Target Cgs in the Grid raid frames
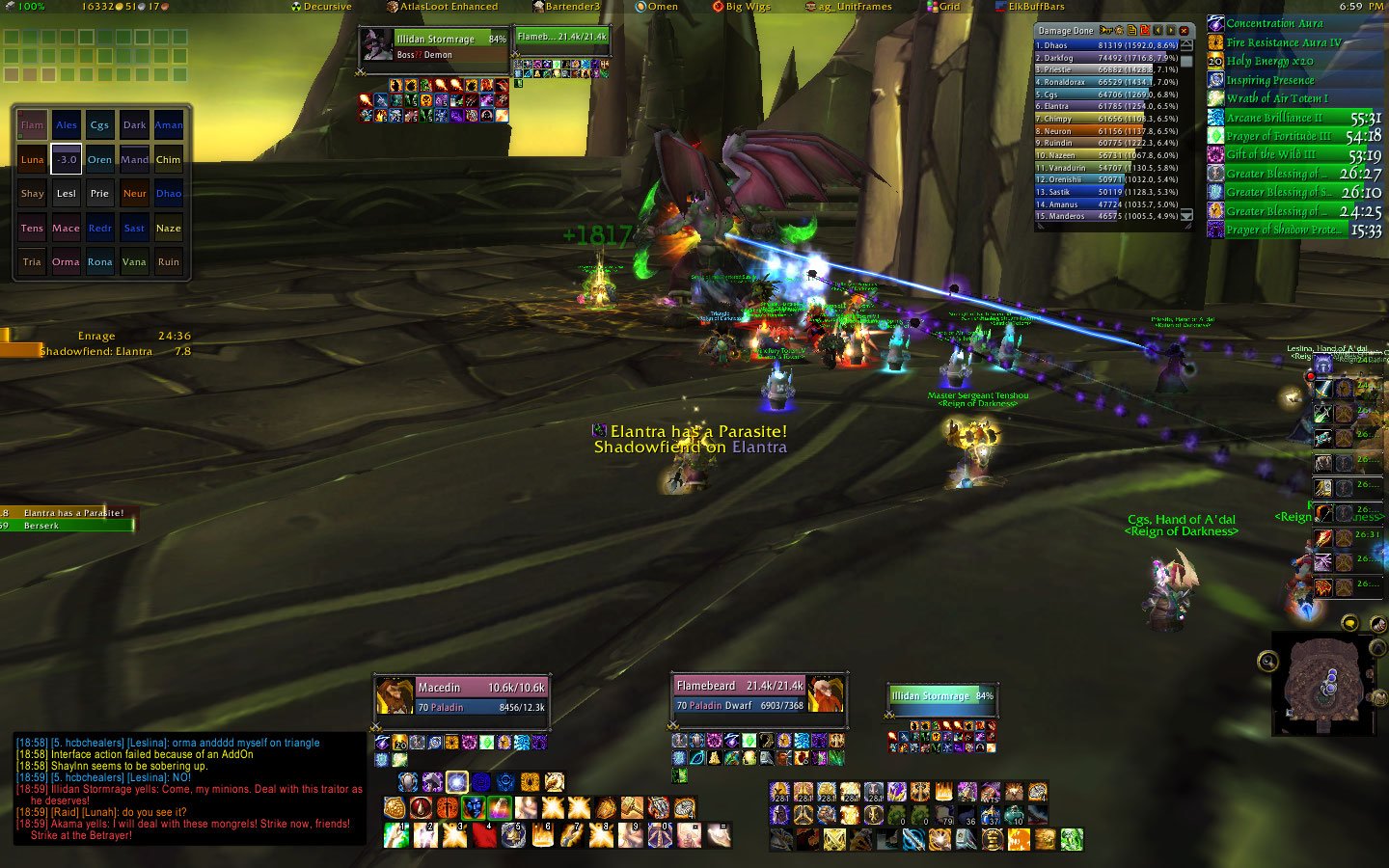 (99, 125)
